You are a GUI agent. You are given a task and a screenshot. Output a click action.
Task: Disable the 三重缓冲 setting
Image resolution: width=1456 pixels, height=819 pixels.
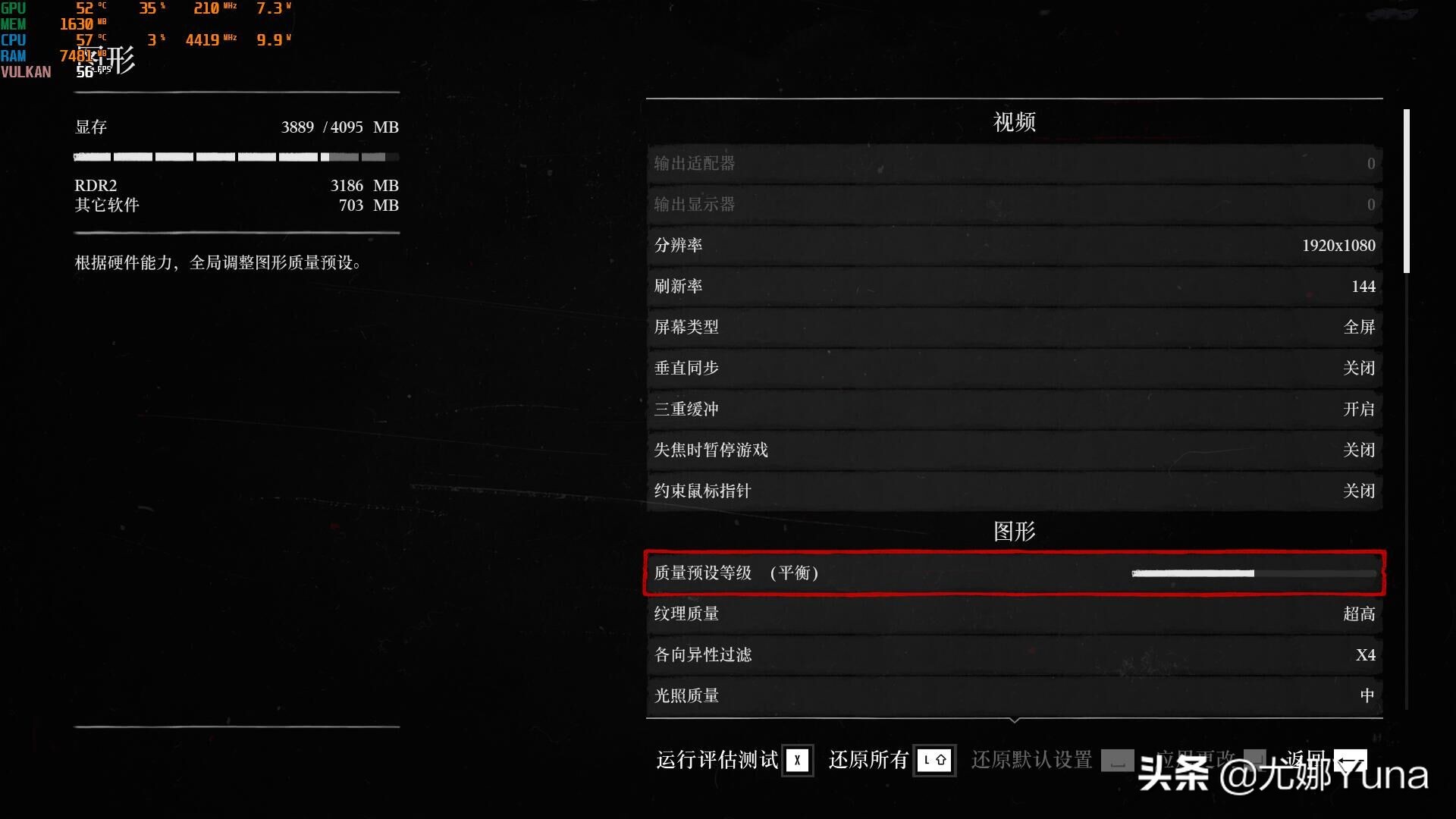point(1014,409)
